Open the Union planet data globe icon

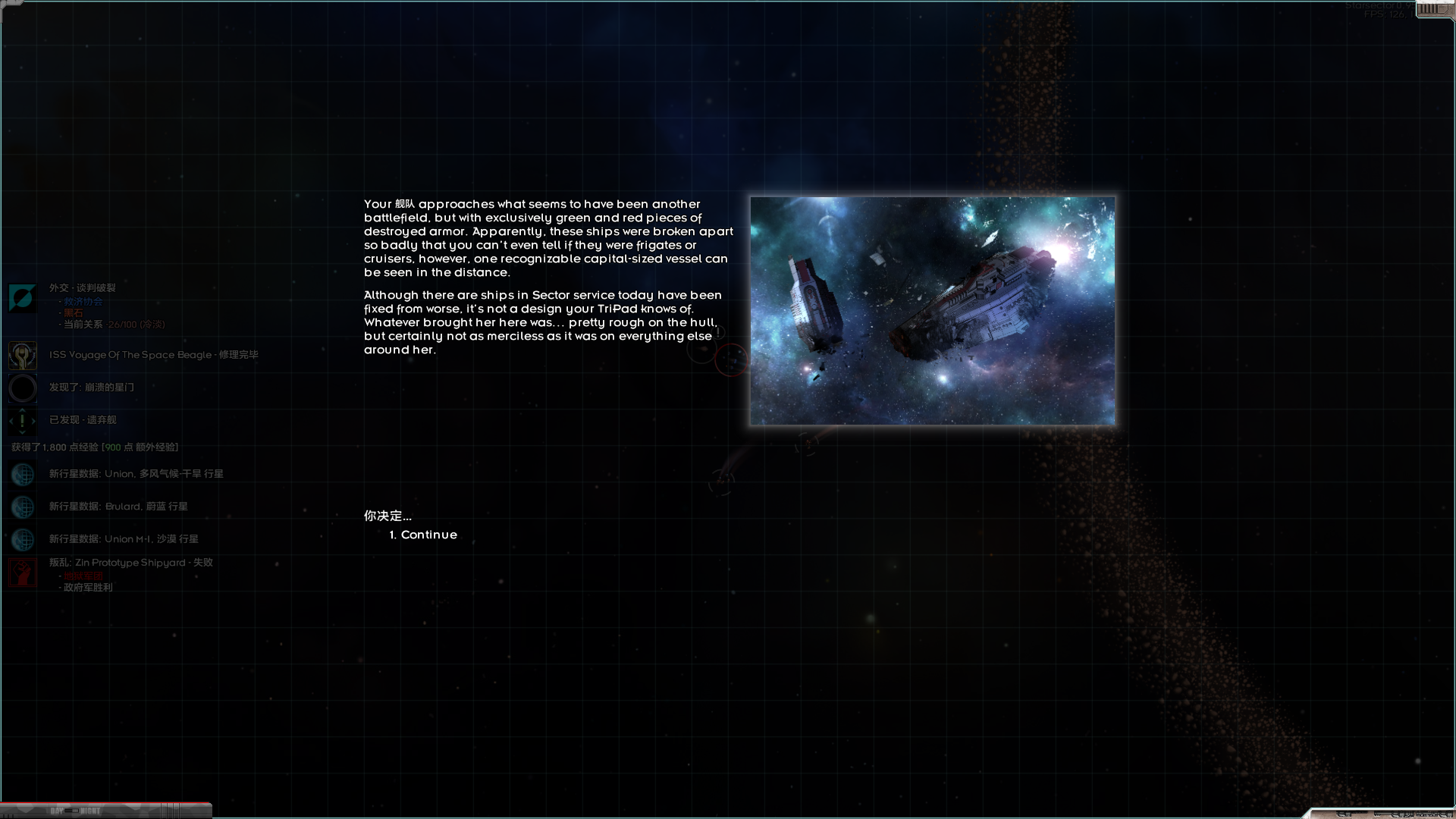(x=22, y=475)
